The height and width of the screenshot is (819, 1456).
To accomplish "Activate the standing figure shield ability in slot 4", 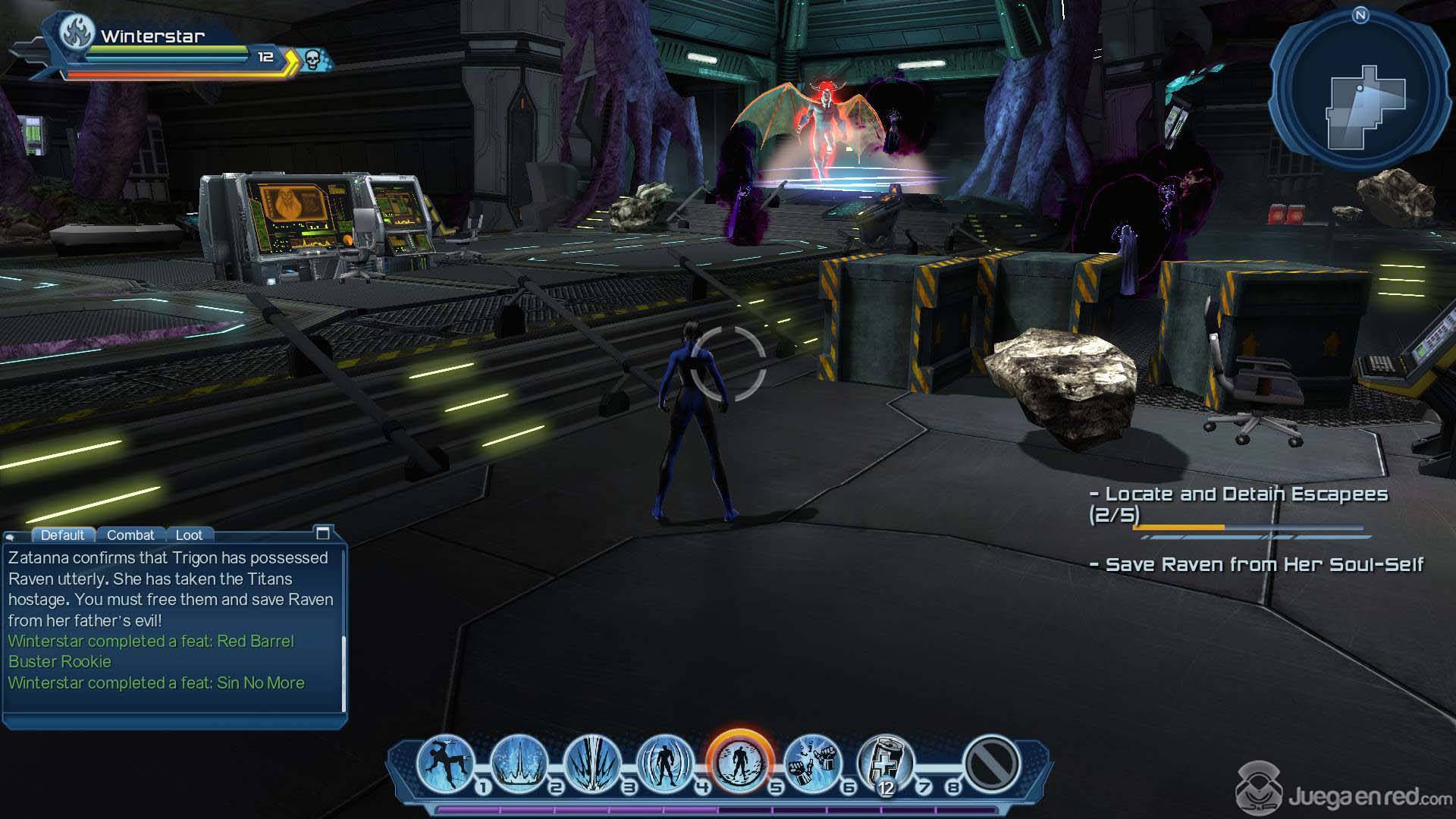I will click(x=665, y=761).
